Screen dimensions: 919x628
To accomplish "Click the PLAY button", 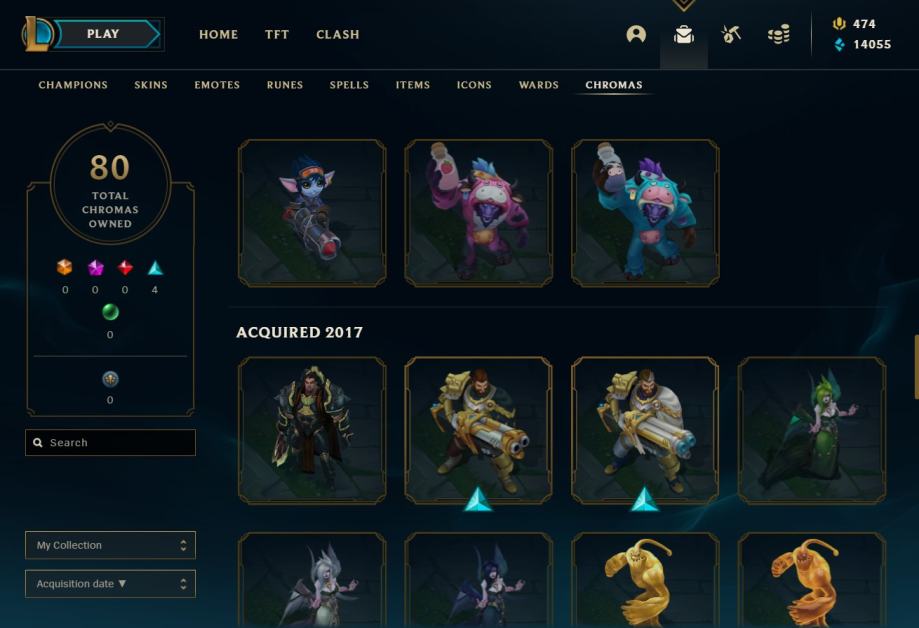I will tap(104, 34).
